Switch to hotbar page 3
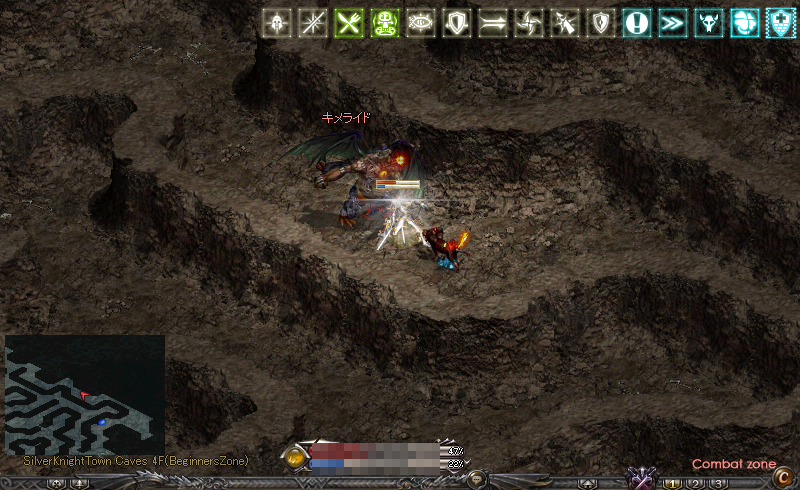800x490 pixels. pyautogui.click(x=718, y=484)
